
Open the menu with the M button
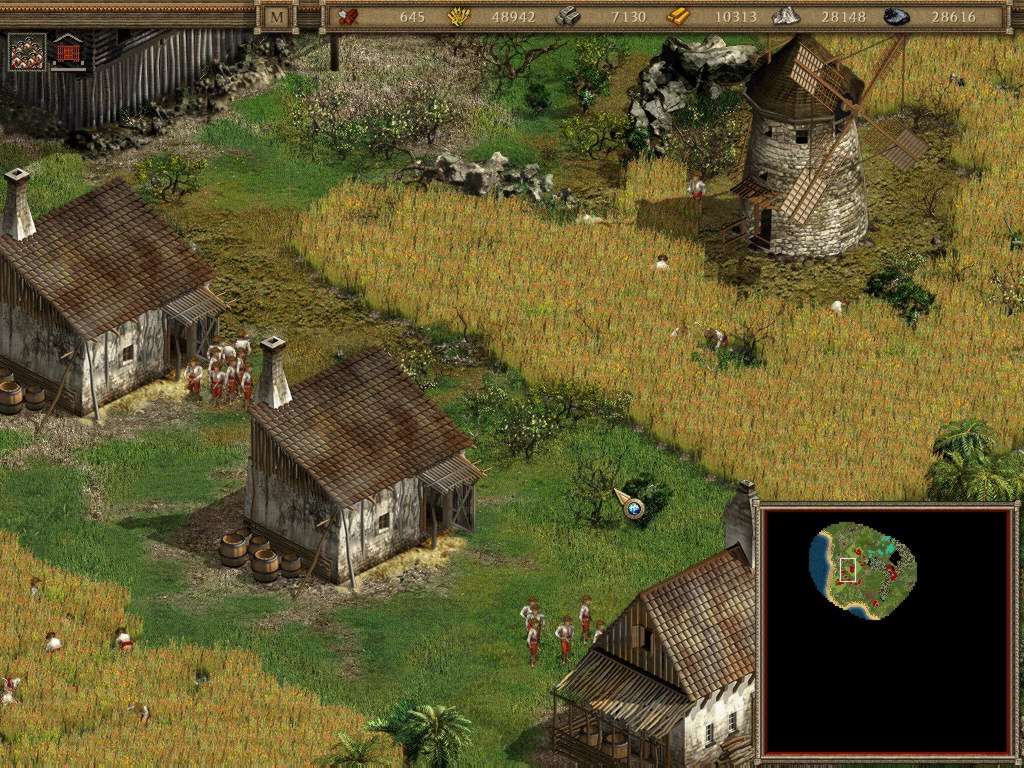pos(277,16)
